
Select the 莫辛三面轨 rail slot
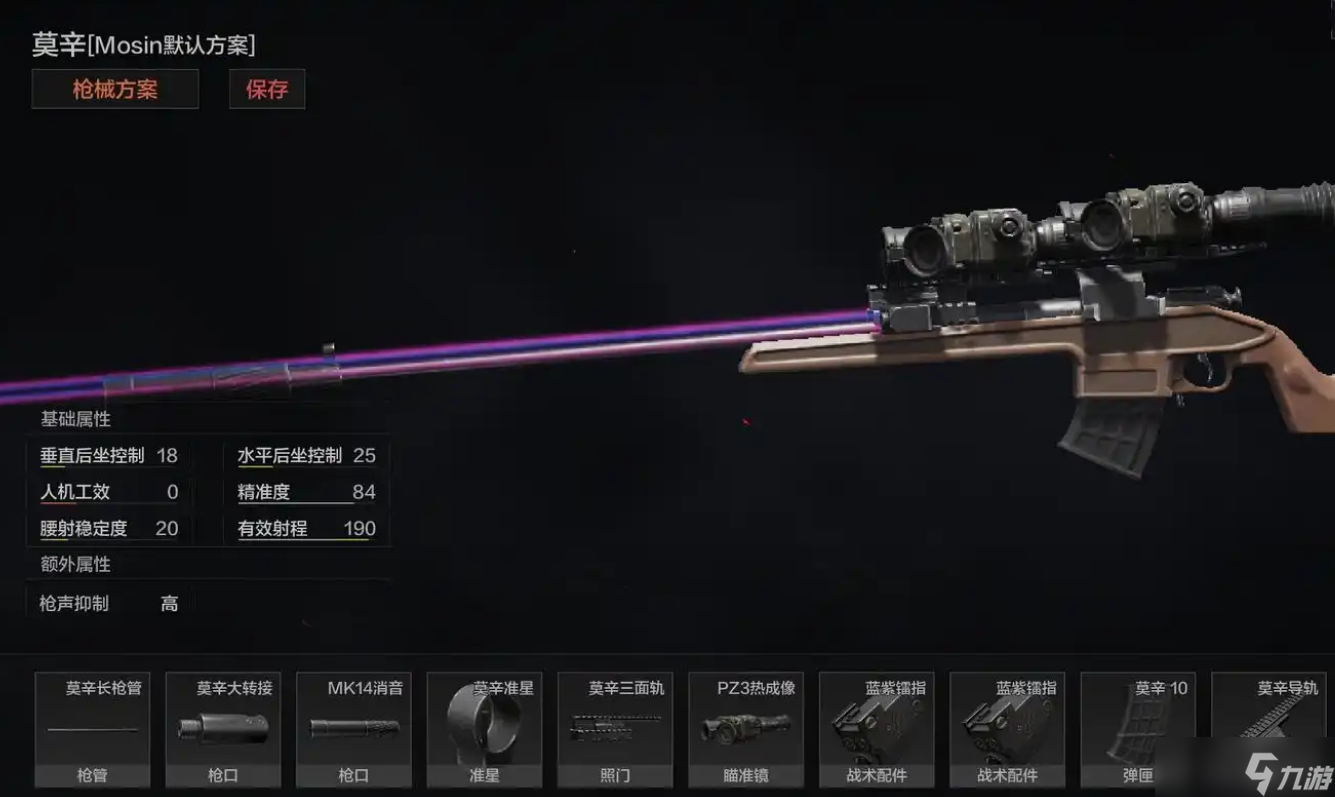pyautogui.click(x=615, y=729)
